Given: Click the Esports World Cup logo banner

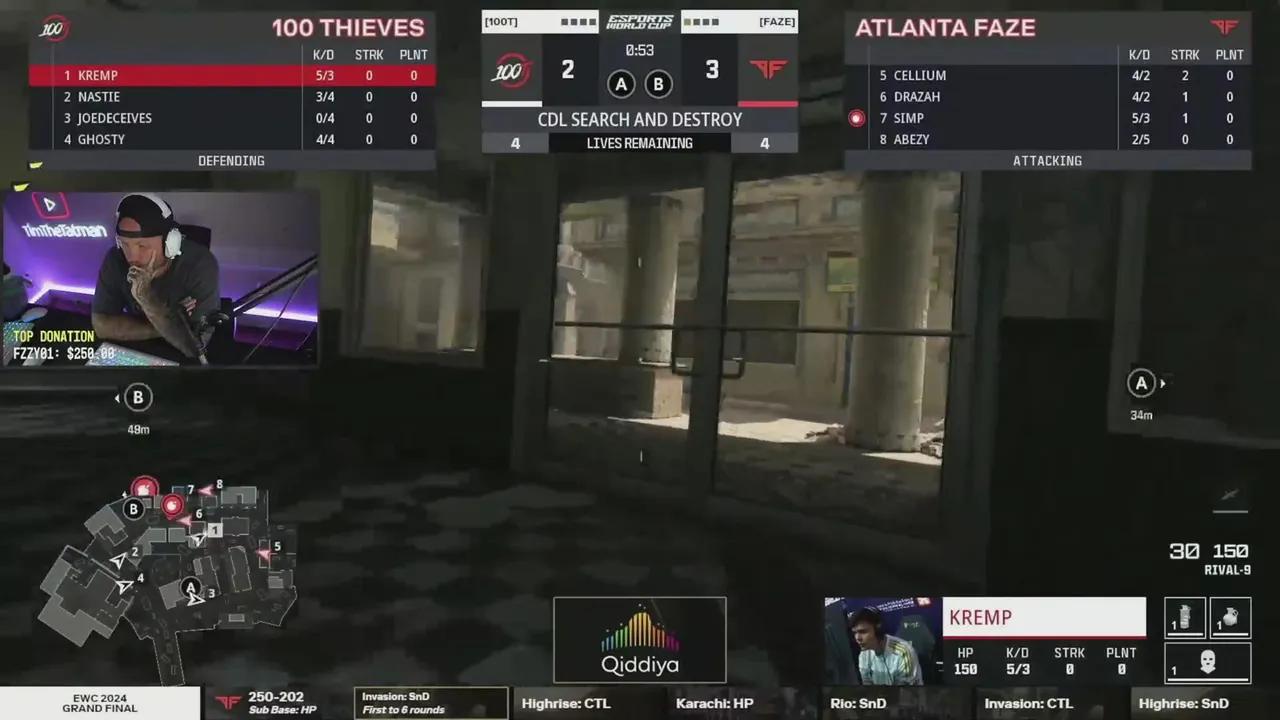Looking at the screenshot, I should [x=640, y=20].
